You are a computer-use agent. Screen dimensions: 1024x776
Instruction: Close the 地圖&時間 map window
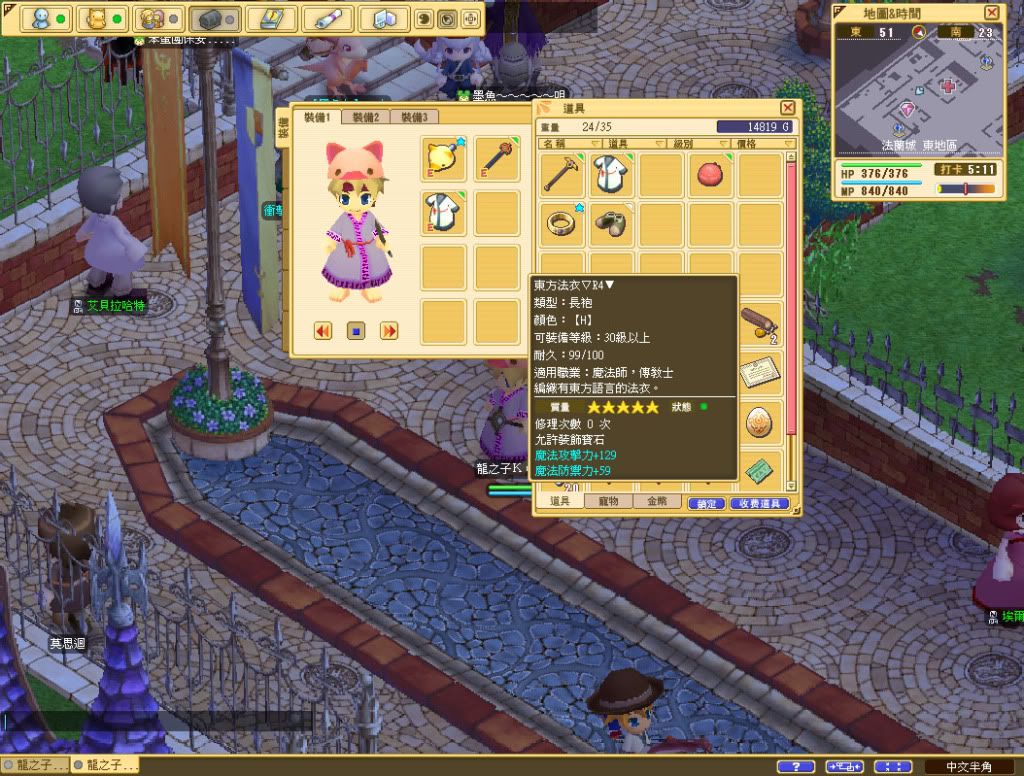992,12
